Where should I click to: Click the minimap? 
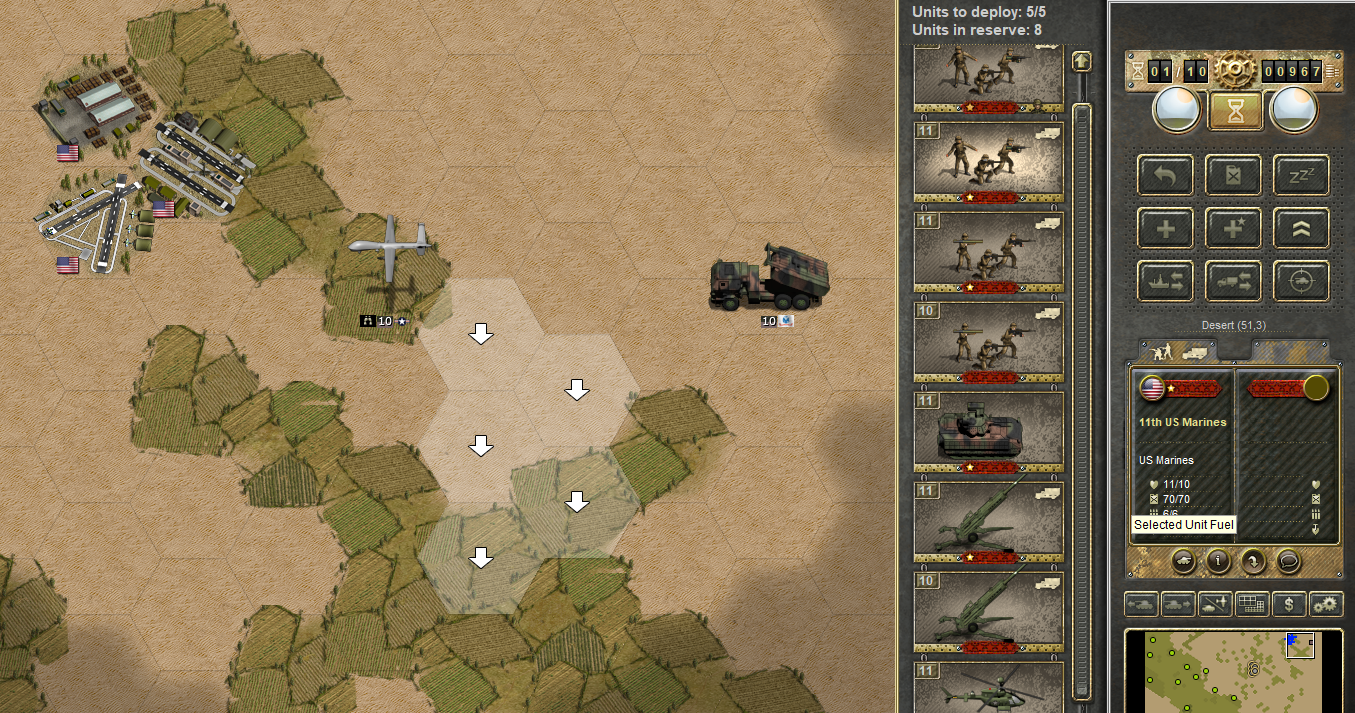tap(1234, 670)
